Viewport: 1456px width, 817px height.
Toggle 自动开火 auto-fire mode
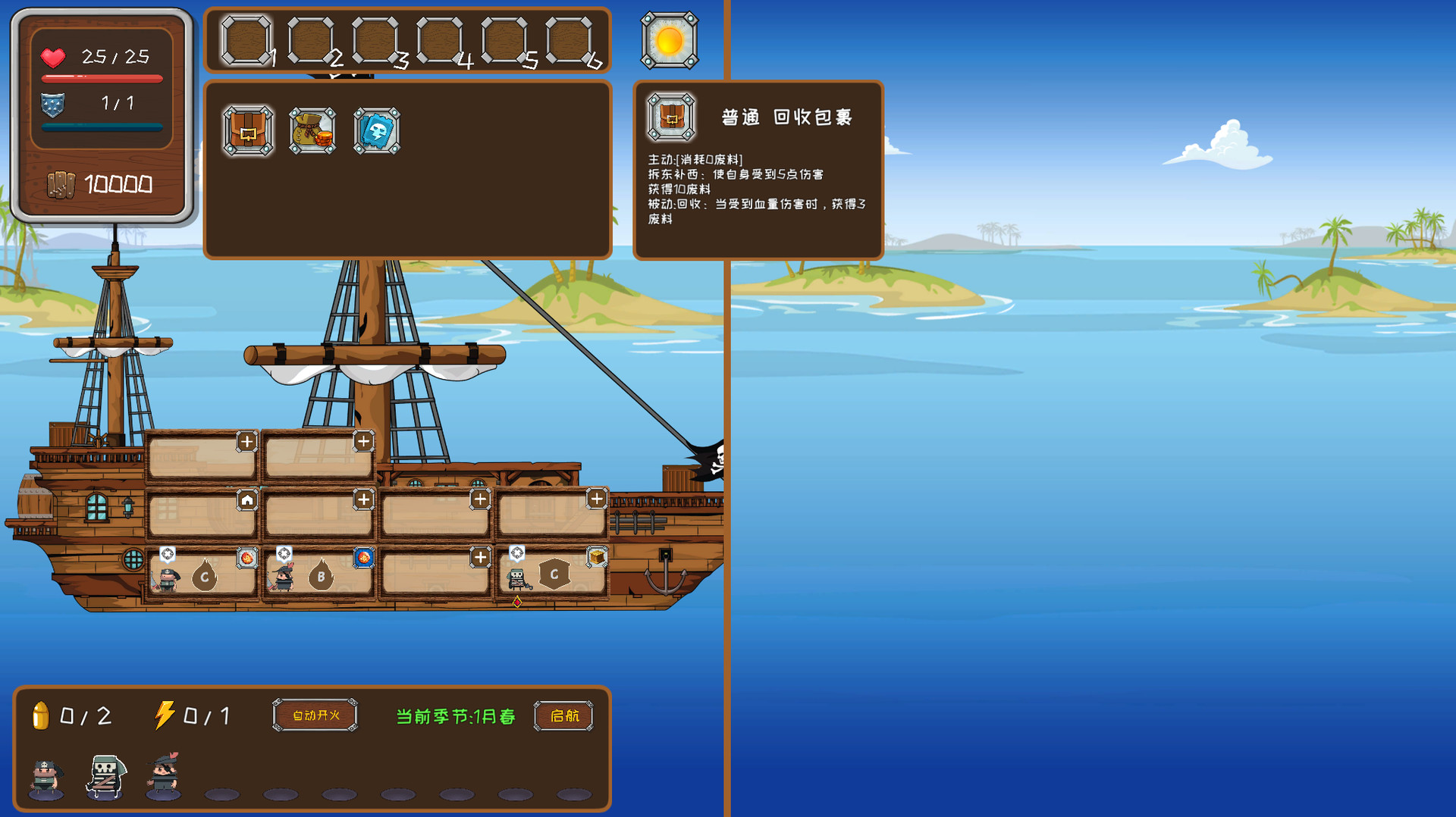[x=314, y=713]
